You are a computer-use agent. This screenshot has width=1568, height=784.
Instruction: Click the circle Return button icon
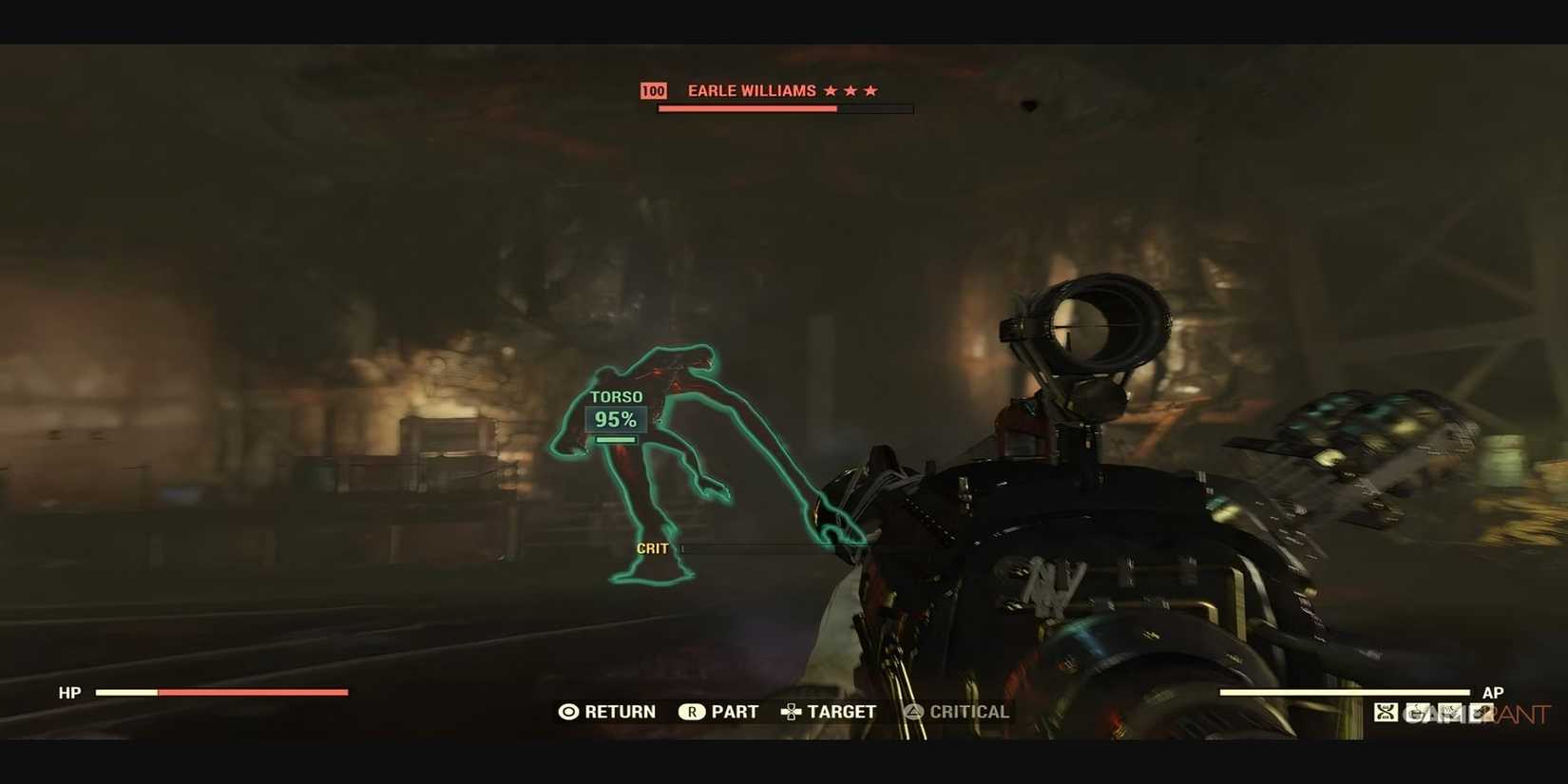pyautogui.click(x=568, y=711)
